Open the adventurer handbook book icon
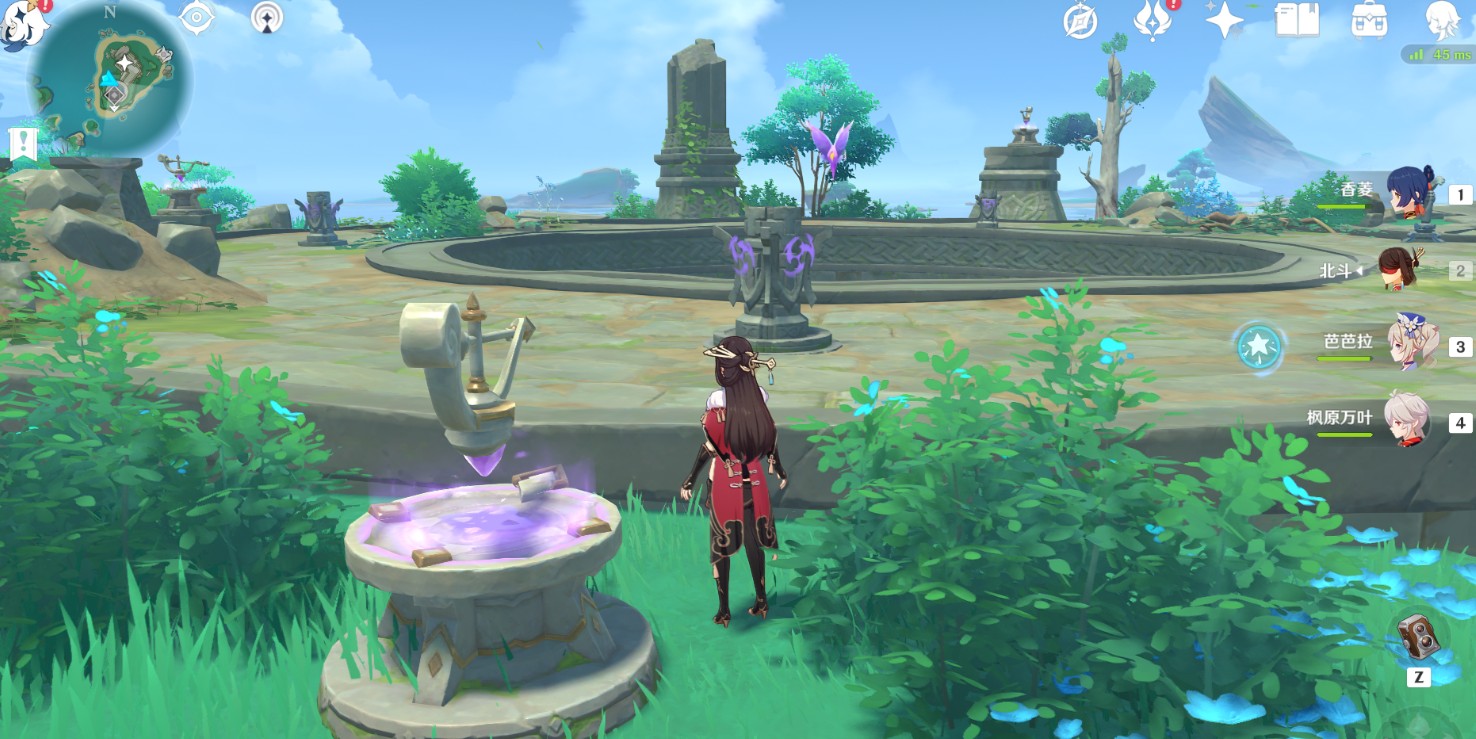The height and width of the screenshot is (739, 1476). 1297,21
